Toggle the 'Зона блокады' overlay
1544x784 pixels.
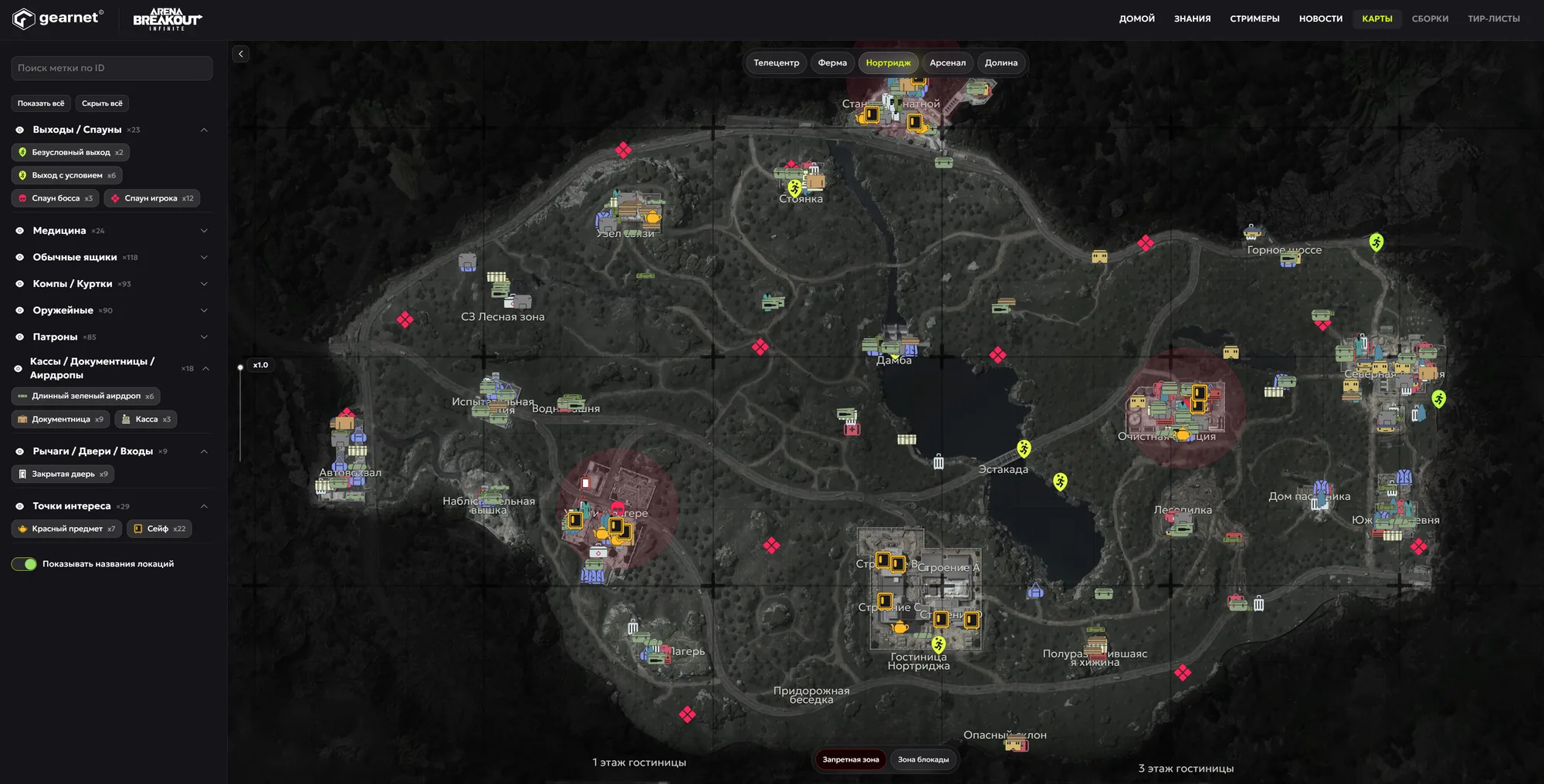923,759
